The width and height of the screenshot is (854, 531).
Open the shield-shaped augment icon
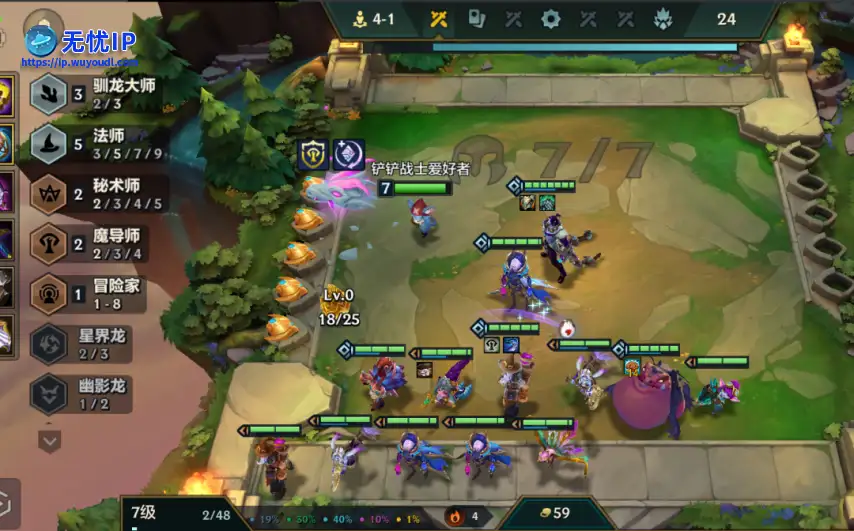pyautogui.click(x=314, y=154)
